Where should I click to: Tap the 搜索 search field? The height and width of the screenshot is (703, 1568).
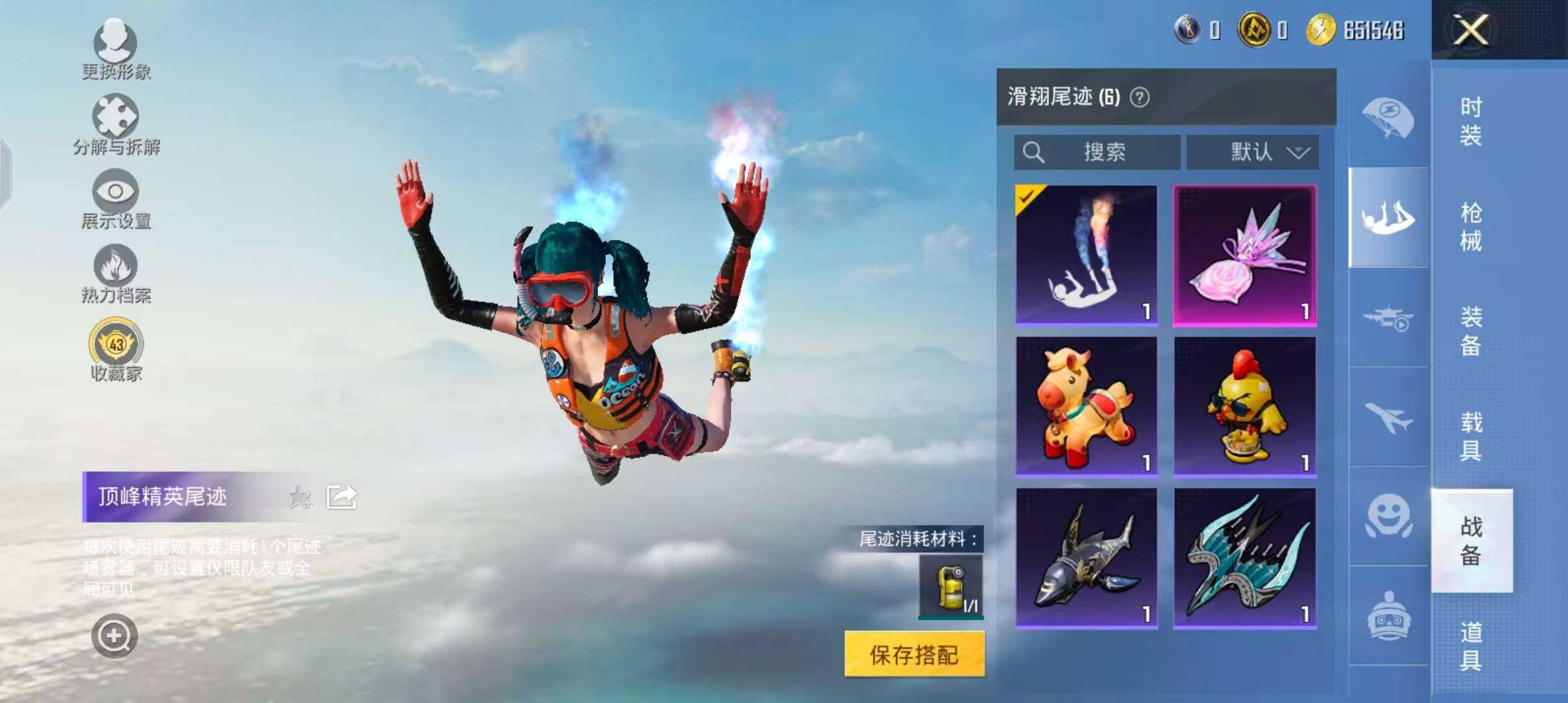point(1096,152)
